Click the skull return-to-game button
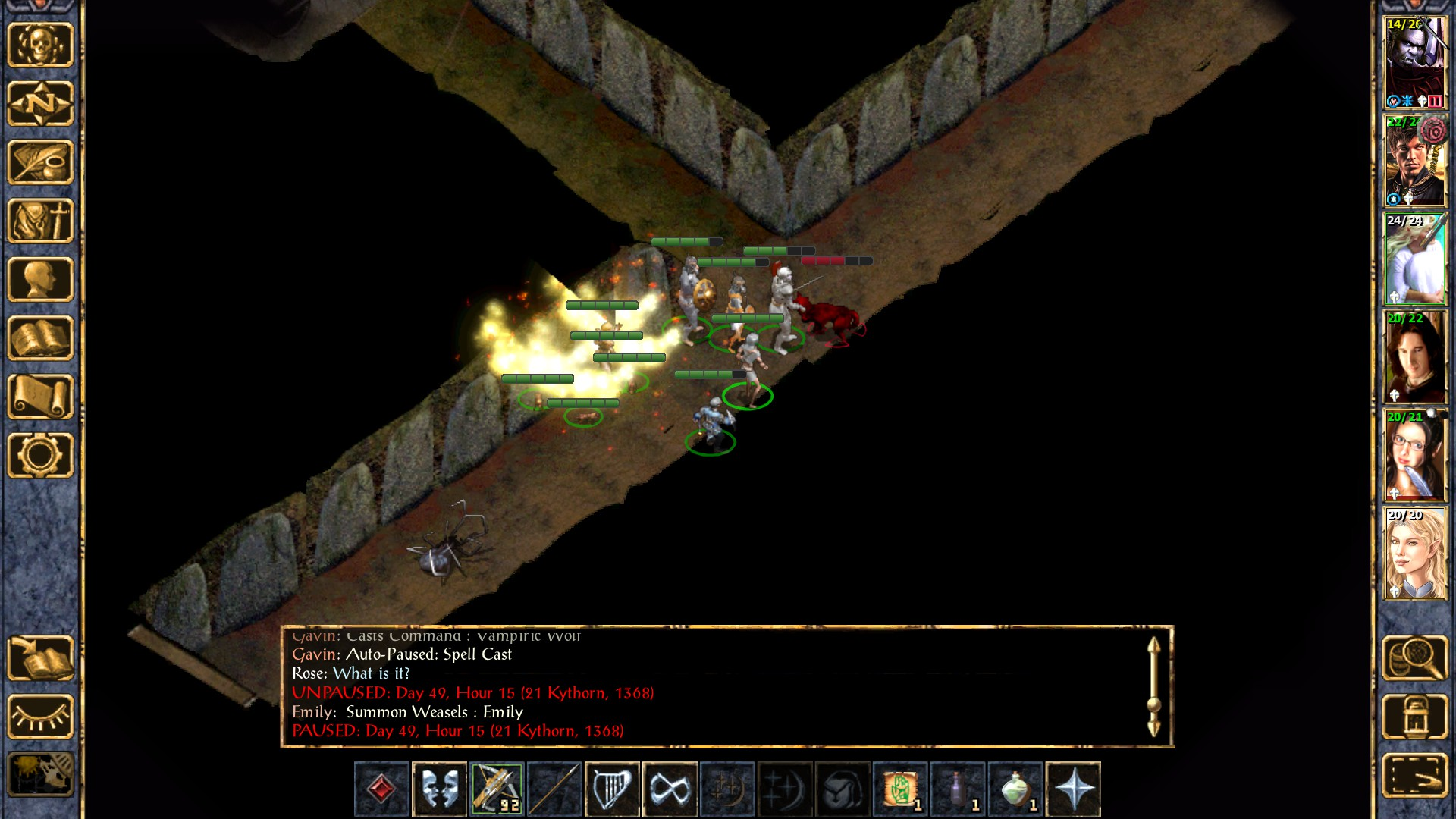 [x=40, y=45]
